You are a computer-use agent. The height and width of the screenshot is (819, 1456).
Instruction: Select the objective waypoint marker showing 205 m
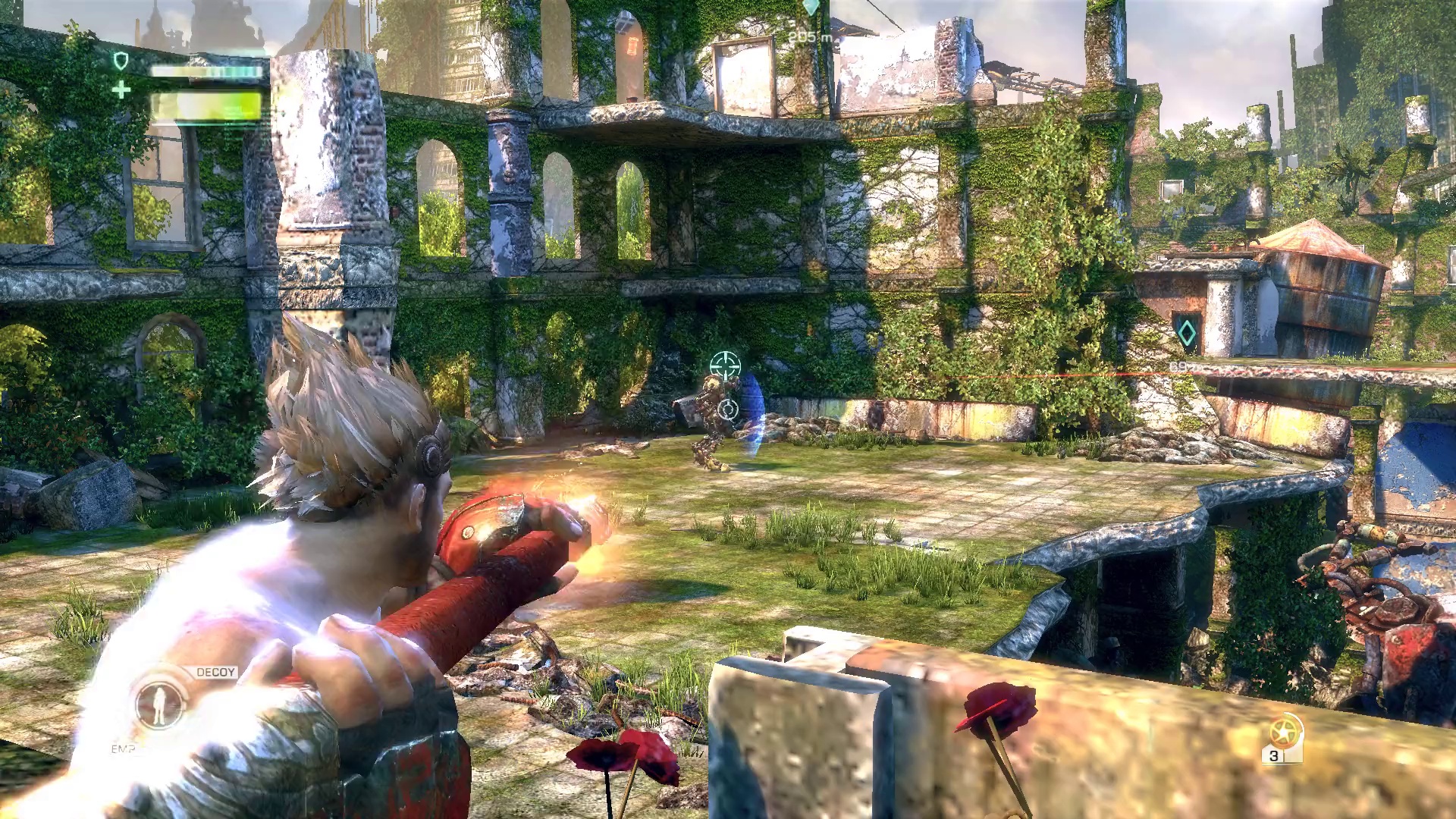(811, 8)
